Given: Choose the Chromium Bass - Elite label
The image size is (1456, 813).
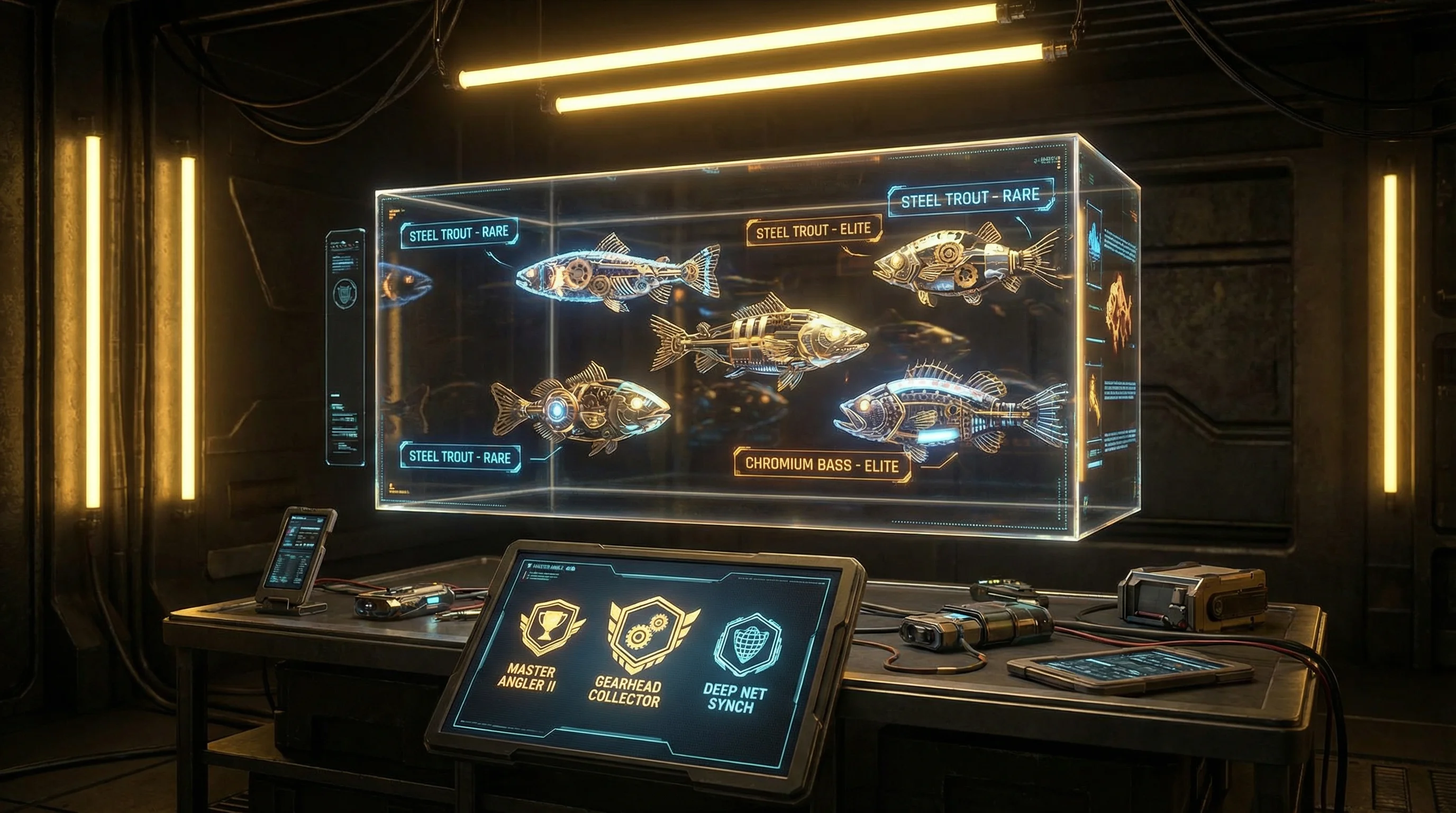Looking at the screenshot, I should tap(821, 465).
